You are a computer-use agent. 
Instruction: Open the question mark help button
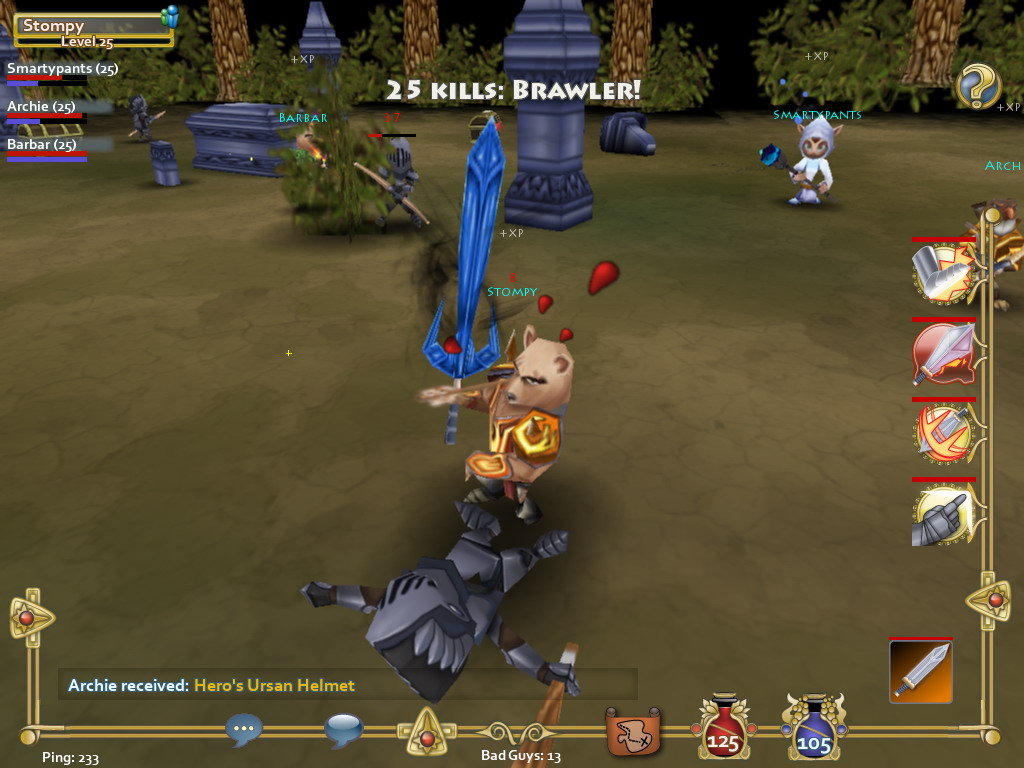(979, 87)
